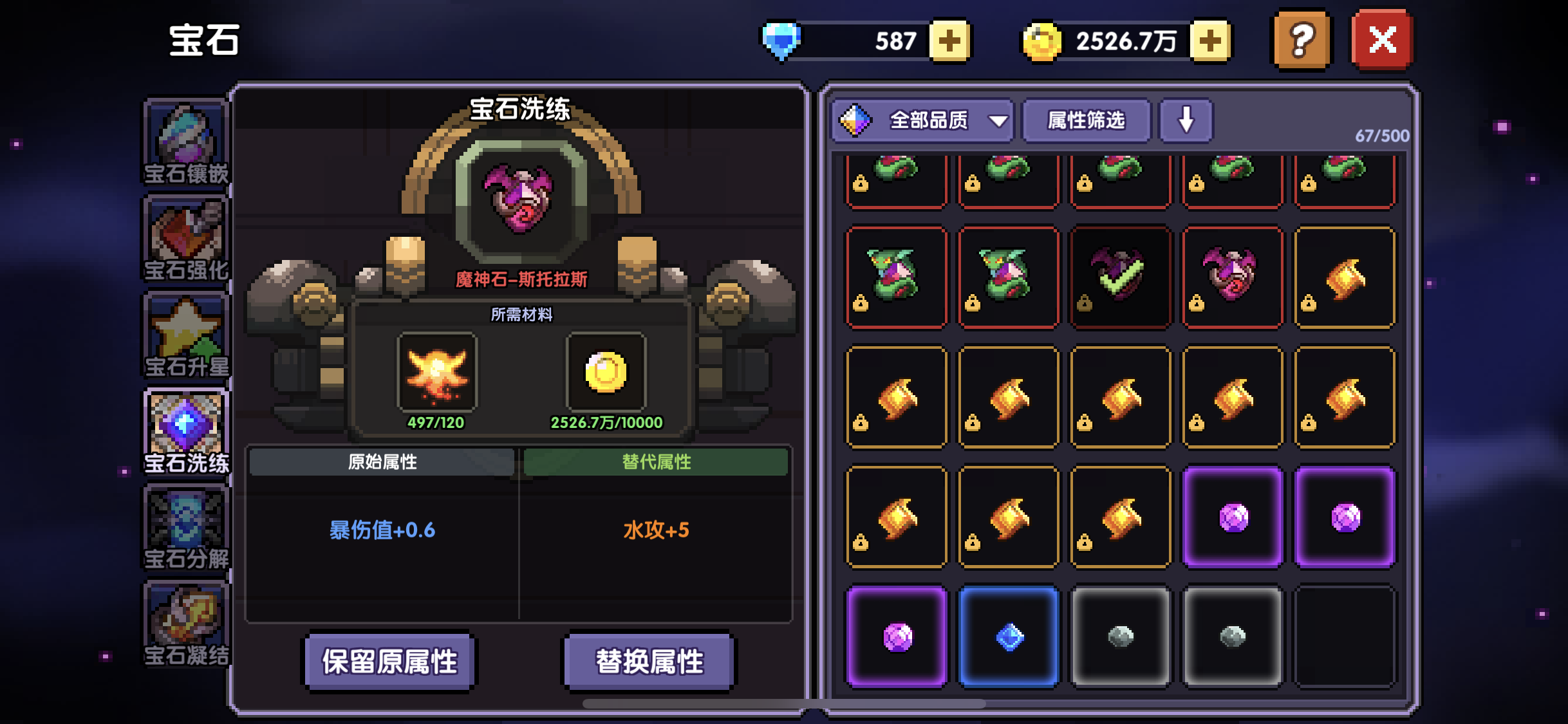Expand the 全部品质 quality filter dropdown
Viewport: 1568px width, 724px height.
922,120
